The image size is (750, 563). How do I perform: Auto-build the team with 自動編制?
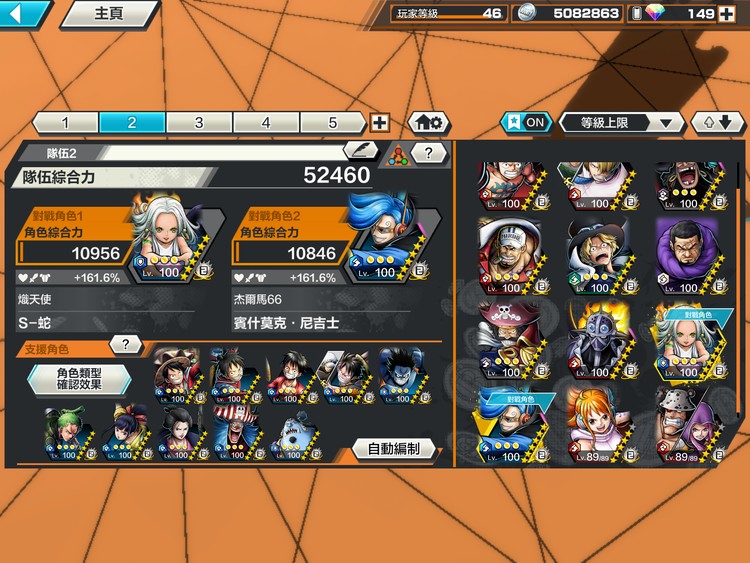point(393,449)
